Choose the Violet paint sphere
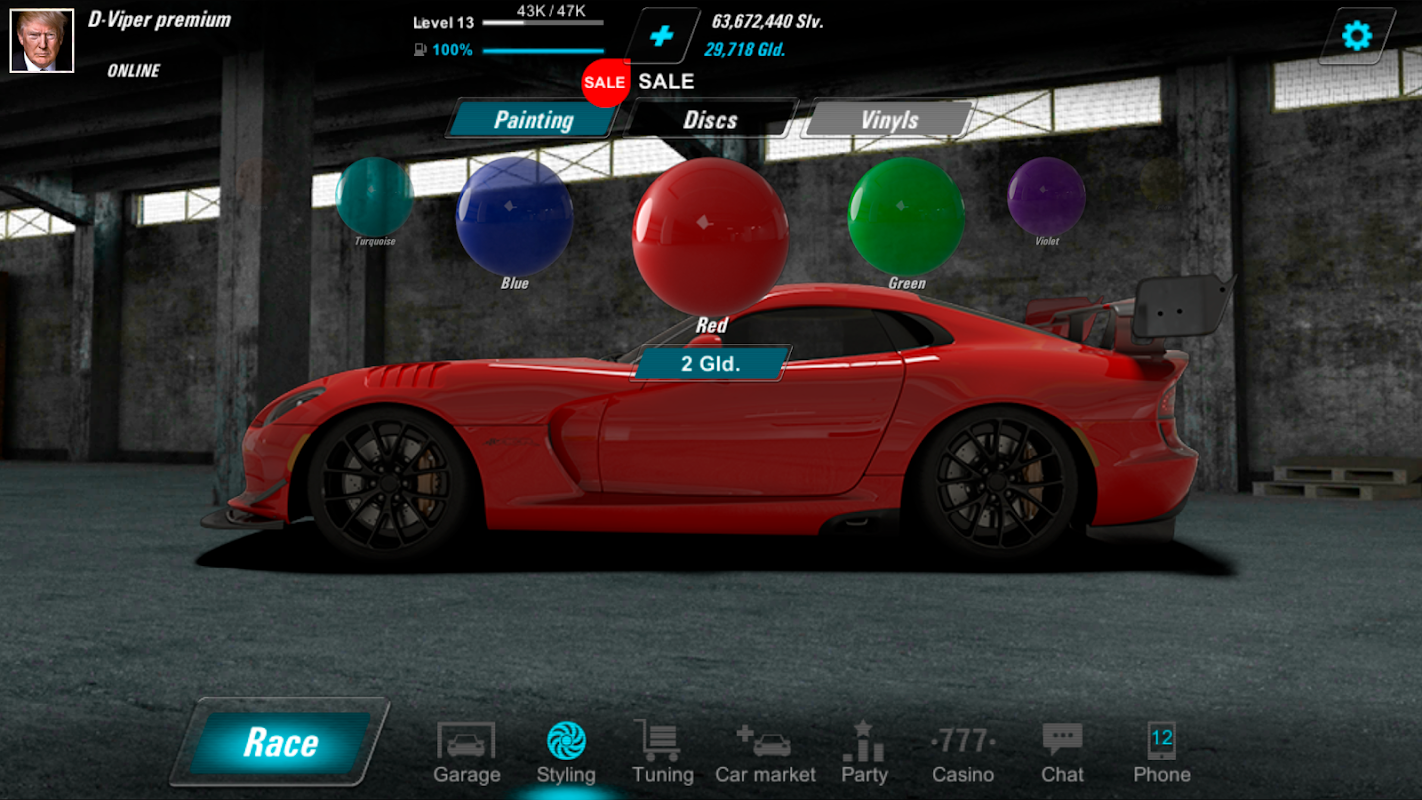1422x800 pixels. [1046, 196]
